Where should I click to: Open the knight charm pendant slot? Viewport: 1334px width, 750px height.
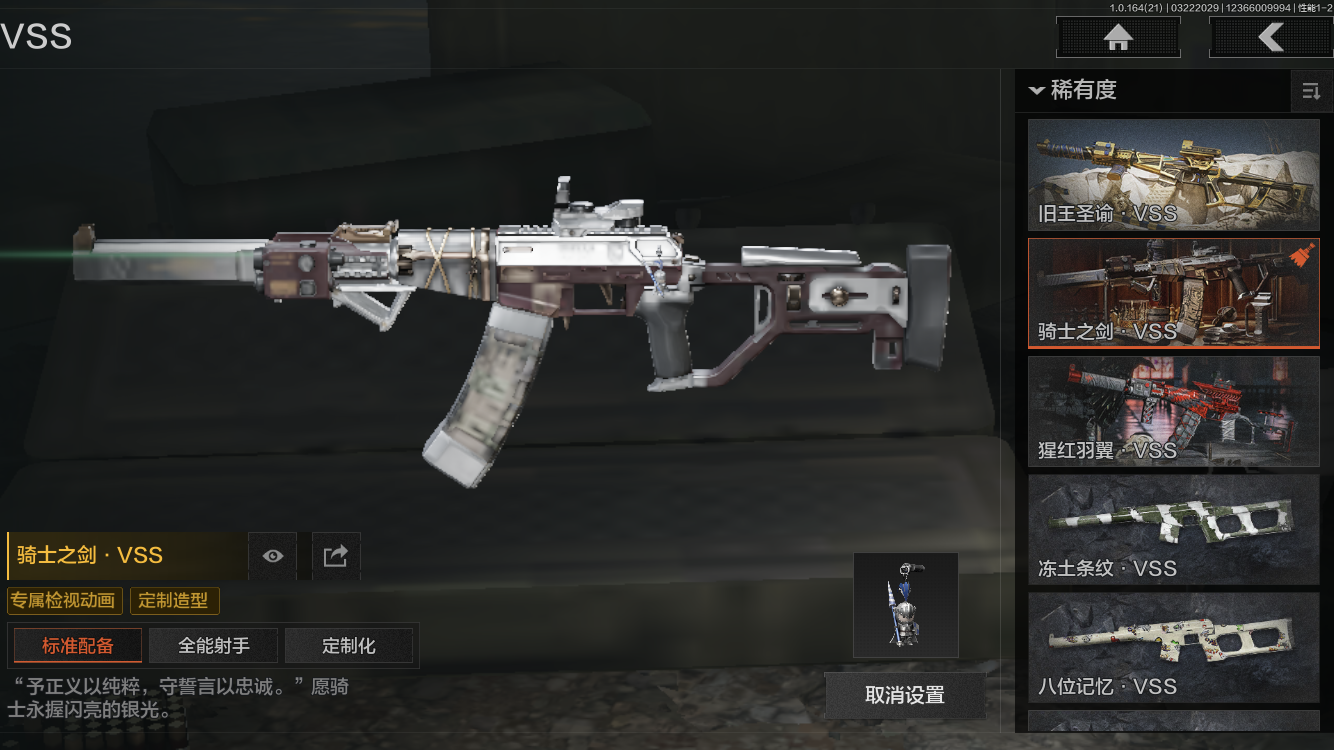905,605
